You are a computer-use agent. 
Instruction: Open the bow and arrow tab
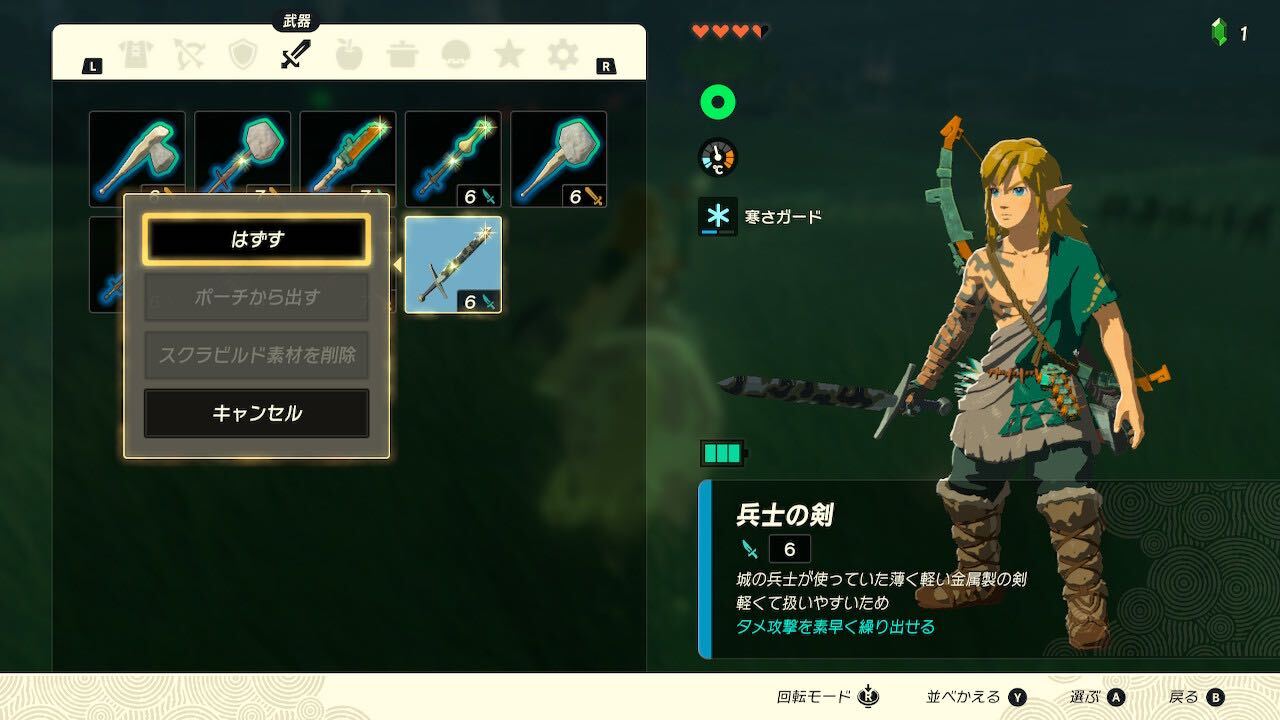[x=189, y=55]
